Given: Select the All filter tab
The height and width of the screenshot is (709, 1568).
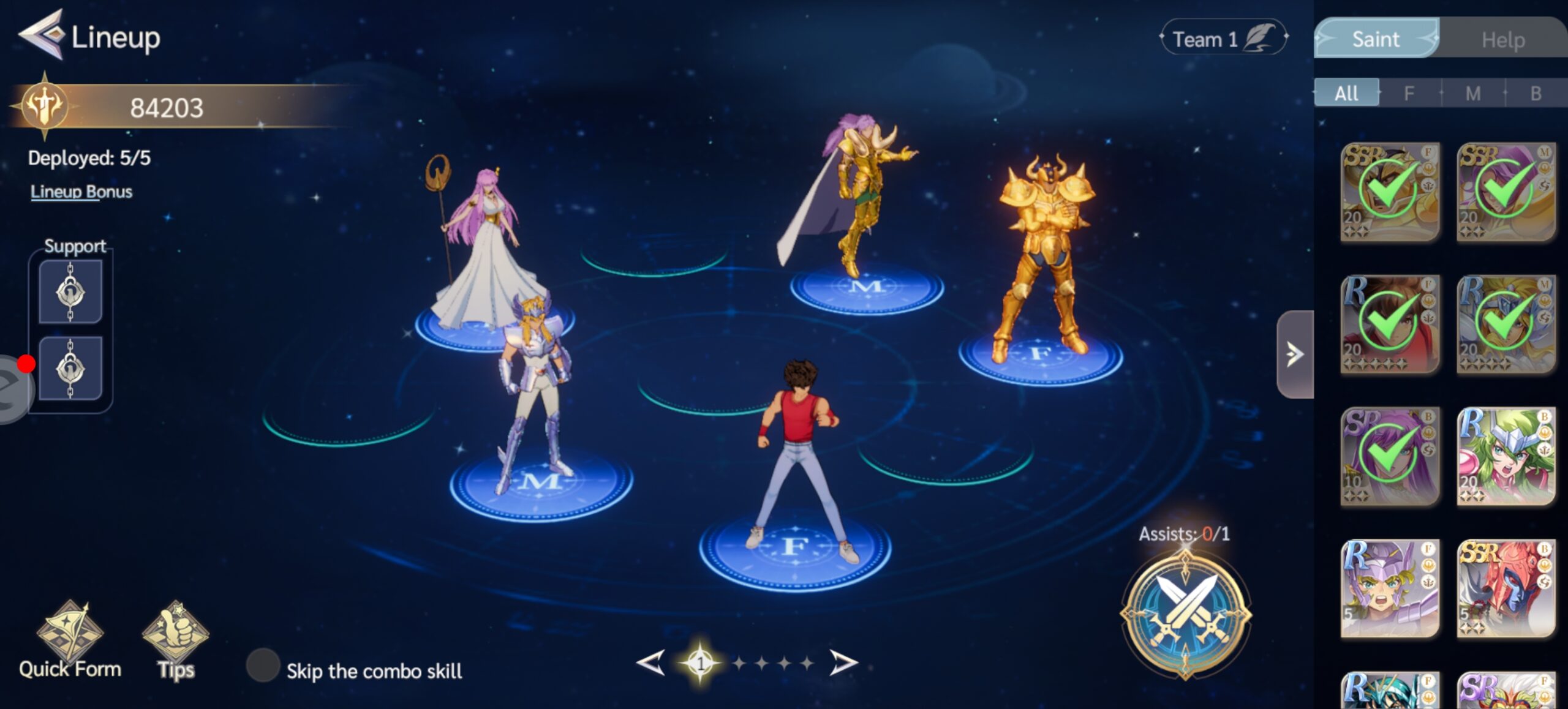Looking at the screenshot, I should pyautogui.click(x=1346, y=93).
